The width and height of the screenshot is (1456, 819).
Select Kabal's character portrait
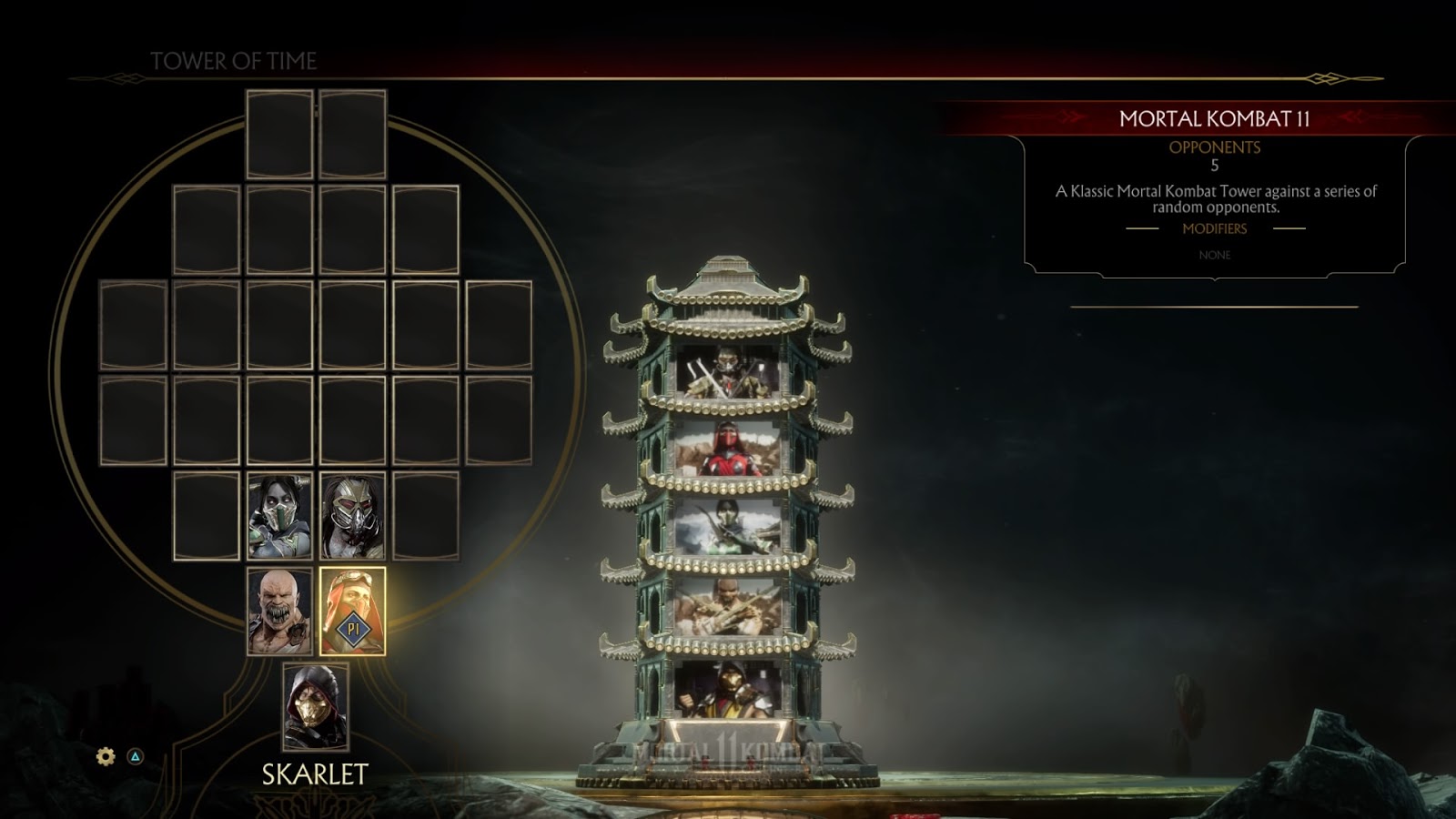[x=355, y=518]
